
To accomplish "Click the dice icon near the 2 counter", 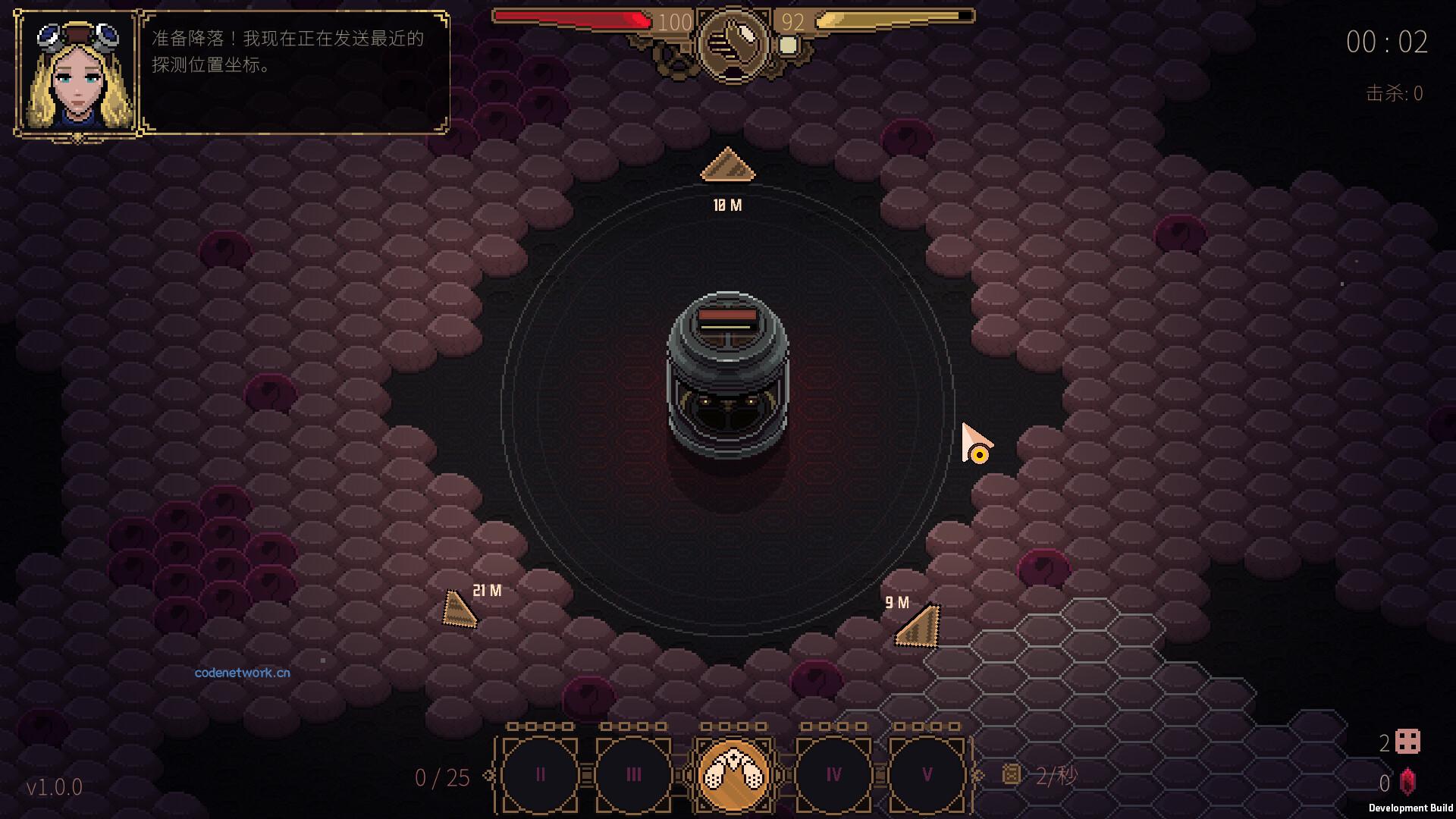I will pyautogui.click(x=1407, y=742).
